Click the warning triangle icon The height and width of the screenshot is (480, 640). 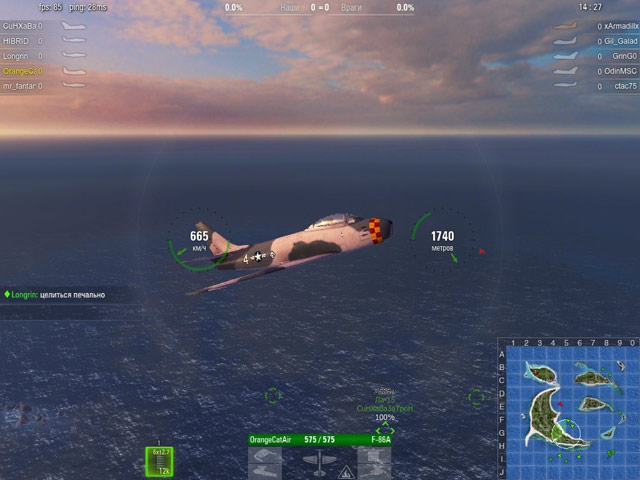[344, 470]
